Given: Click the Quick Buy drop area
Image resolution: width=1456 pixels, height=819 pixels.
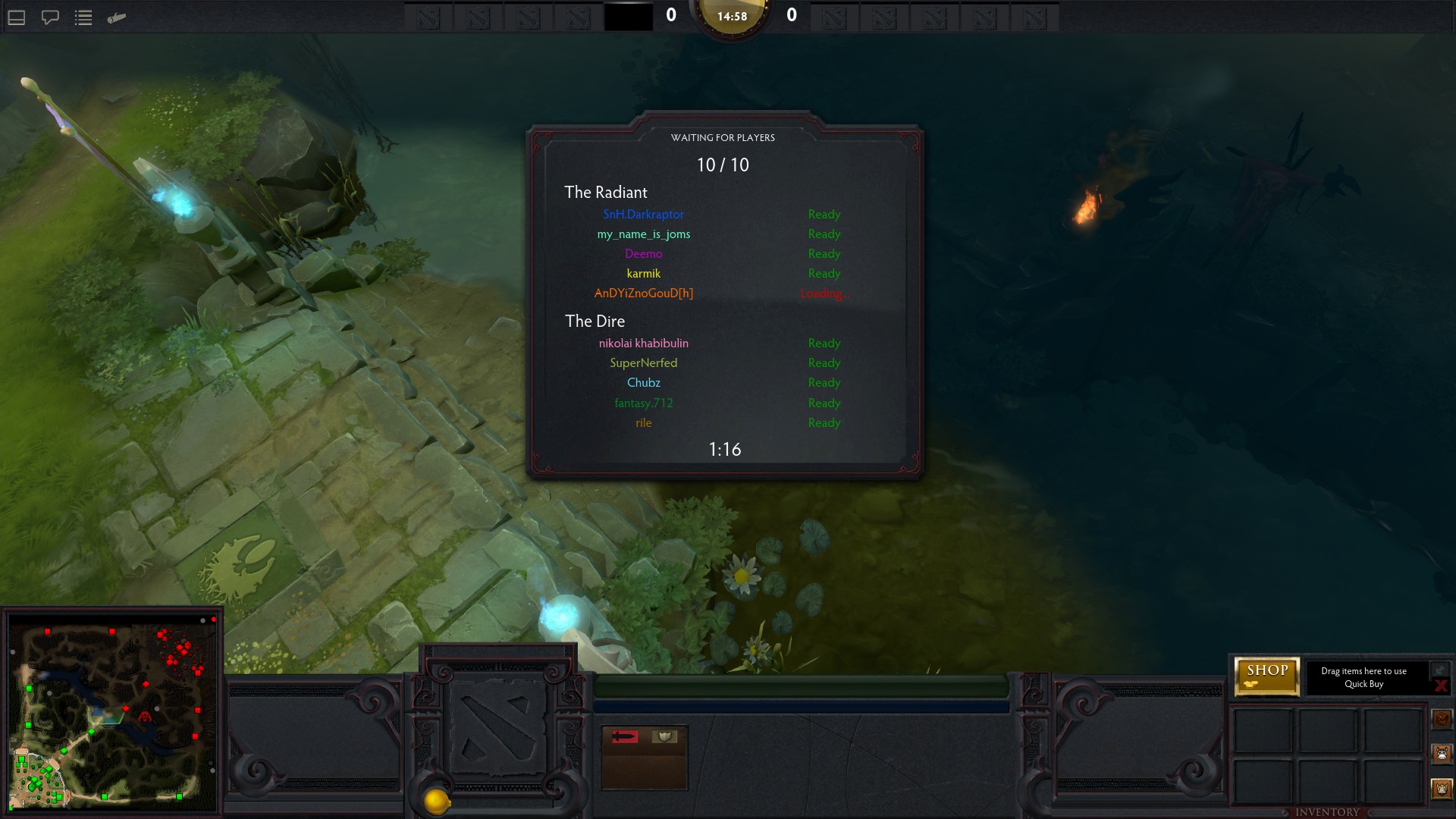Looking at the screenshot, I should (x=1363, y=677).
